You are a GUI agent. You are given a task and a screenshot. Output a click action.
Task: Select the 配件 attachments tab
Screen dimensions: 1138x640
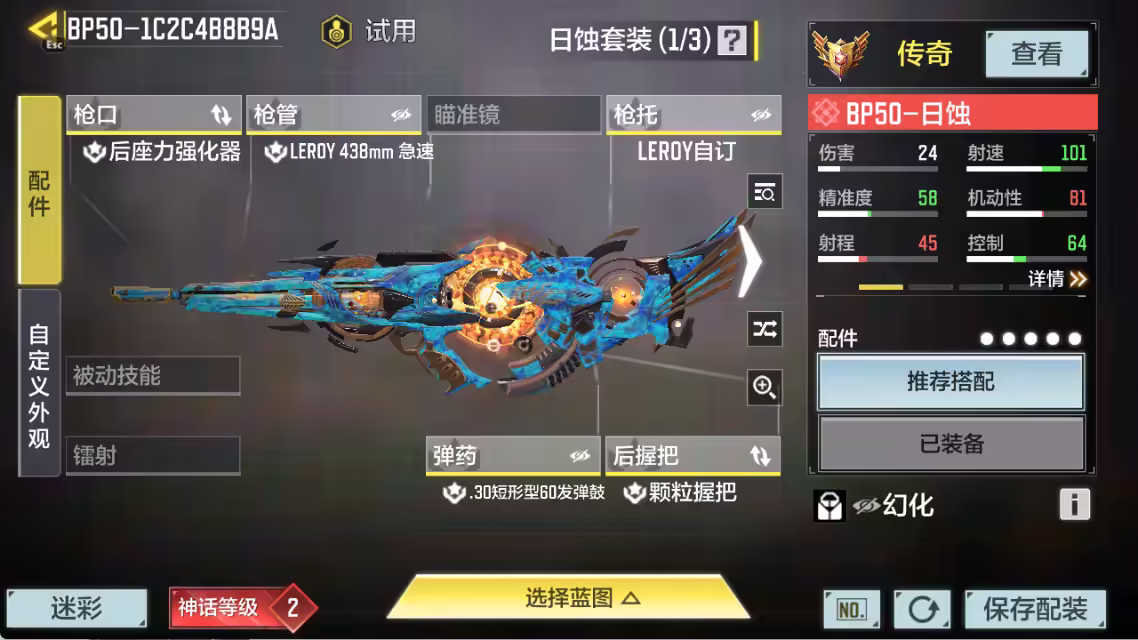(x=40, y=192)
